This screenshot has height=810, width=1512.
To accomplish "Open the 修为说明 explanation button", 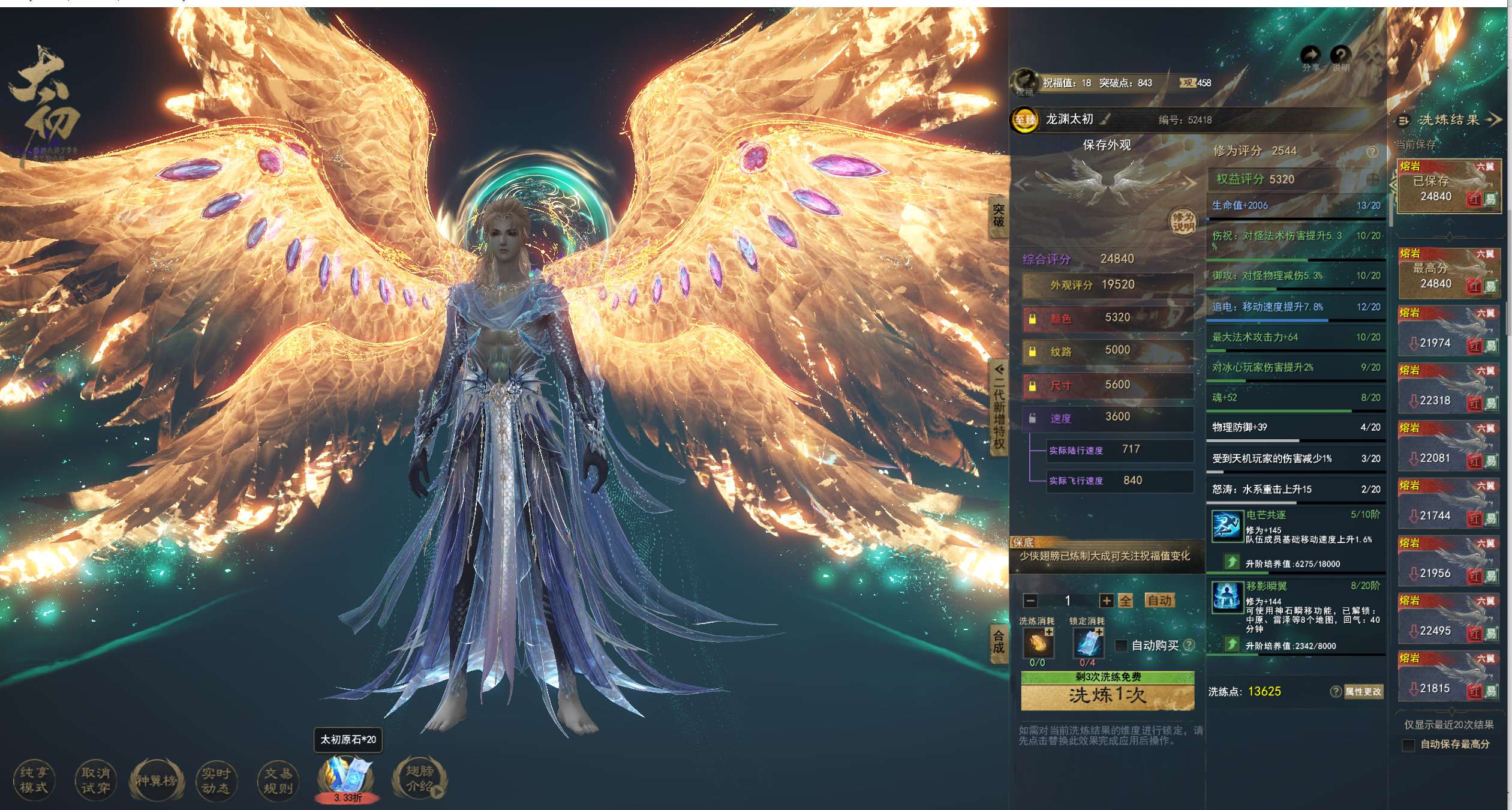I will point(1183,222).
